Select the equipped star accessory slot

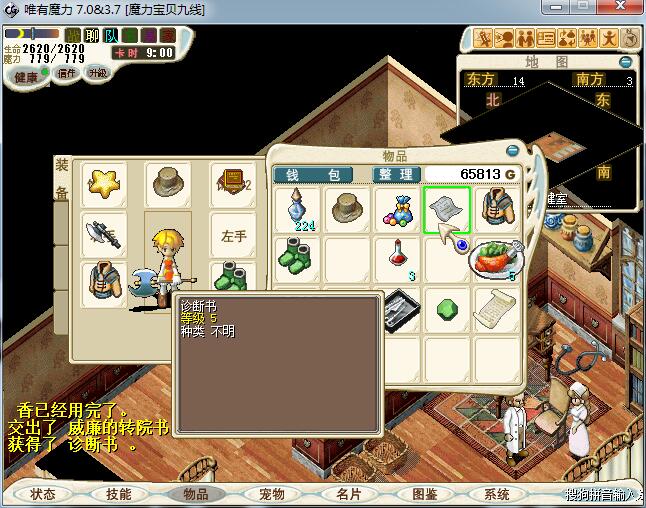(104, 185)
